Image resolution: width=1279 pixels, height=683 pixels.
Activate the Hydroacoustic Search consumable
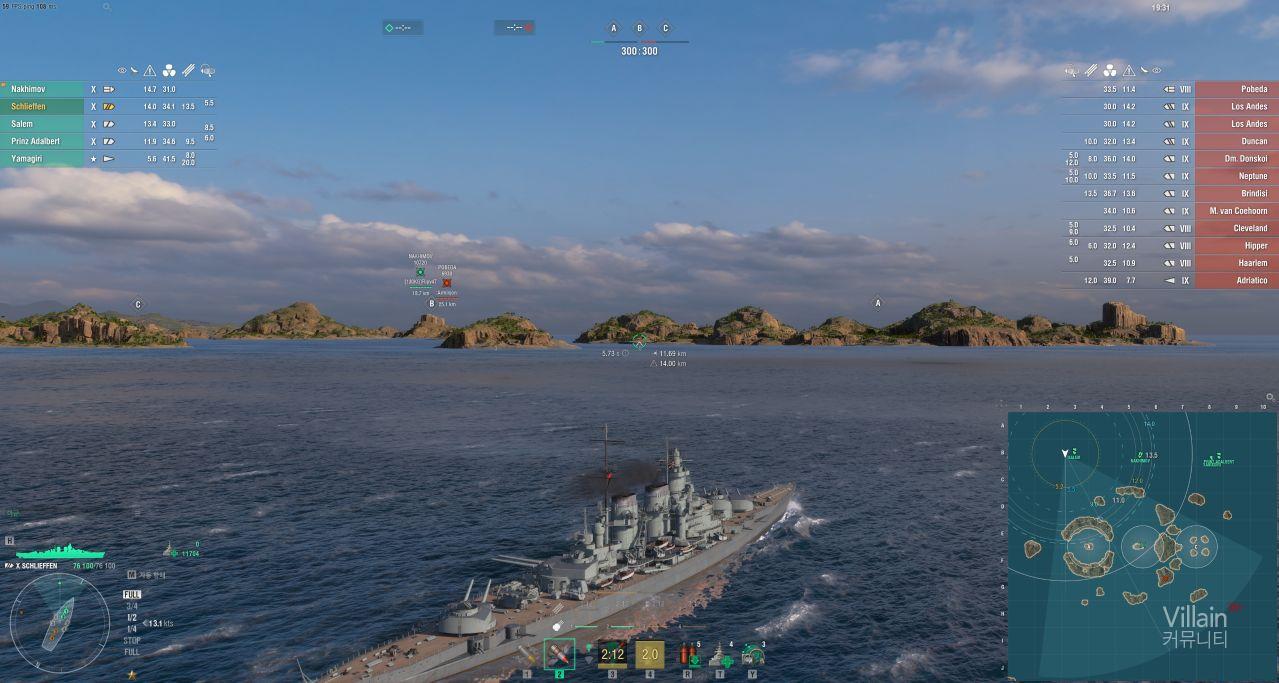[x=753, y=655]
